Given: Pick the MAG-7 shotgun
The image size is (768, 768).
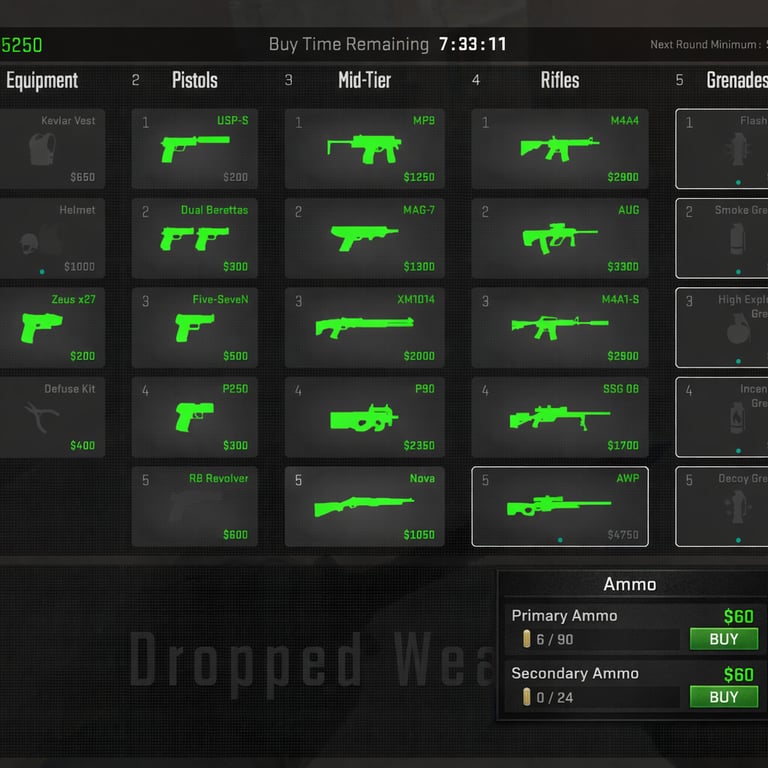Looking at the screenshot, I should [x=365, y=238].
